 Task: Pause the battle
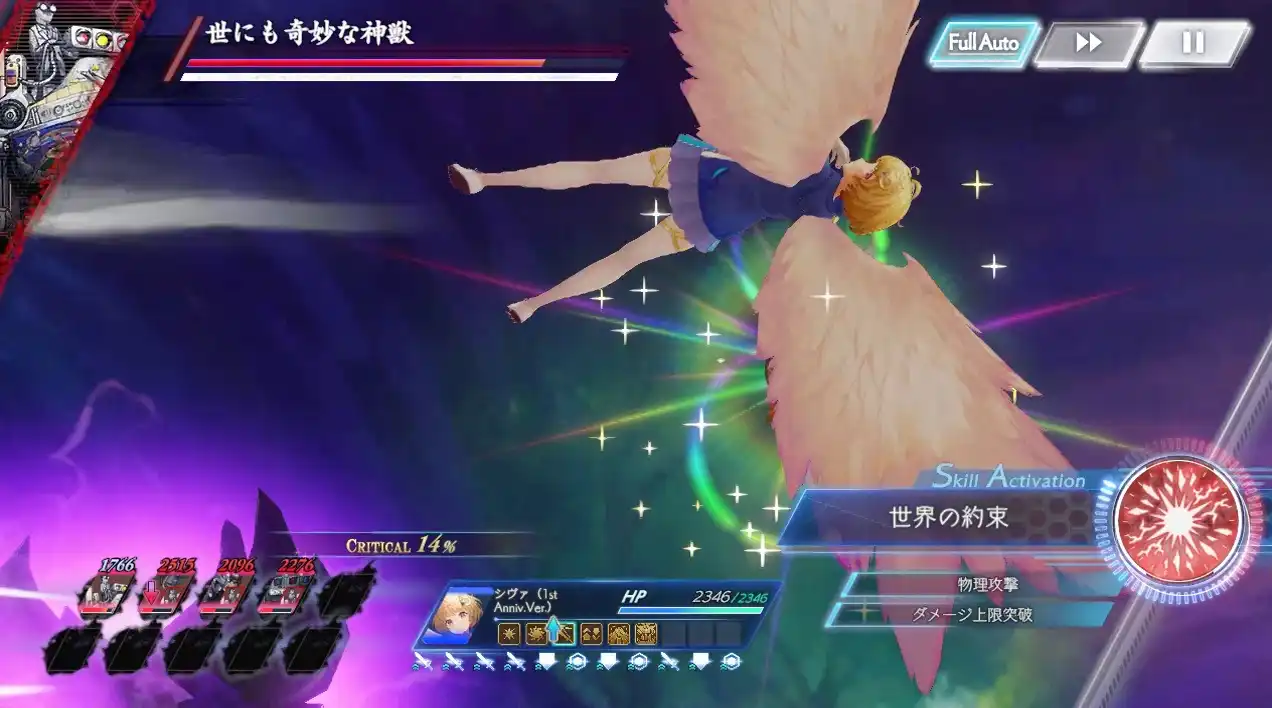pyautogui.click(x=1193, y=43)
